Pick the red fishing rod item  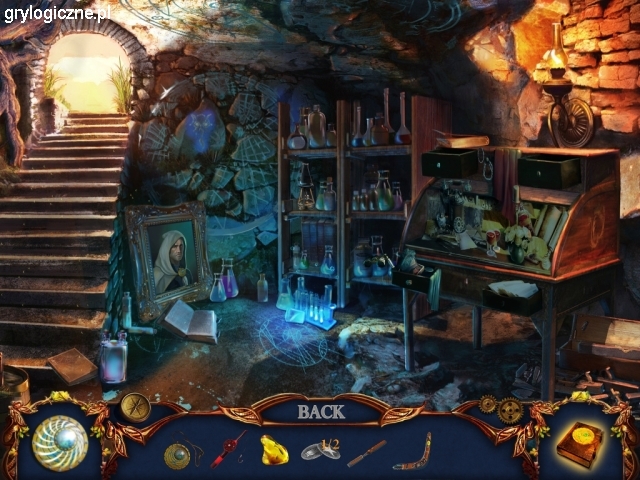pos(227,450)
